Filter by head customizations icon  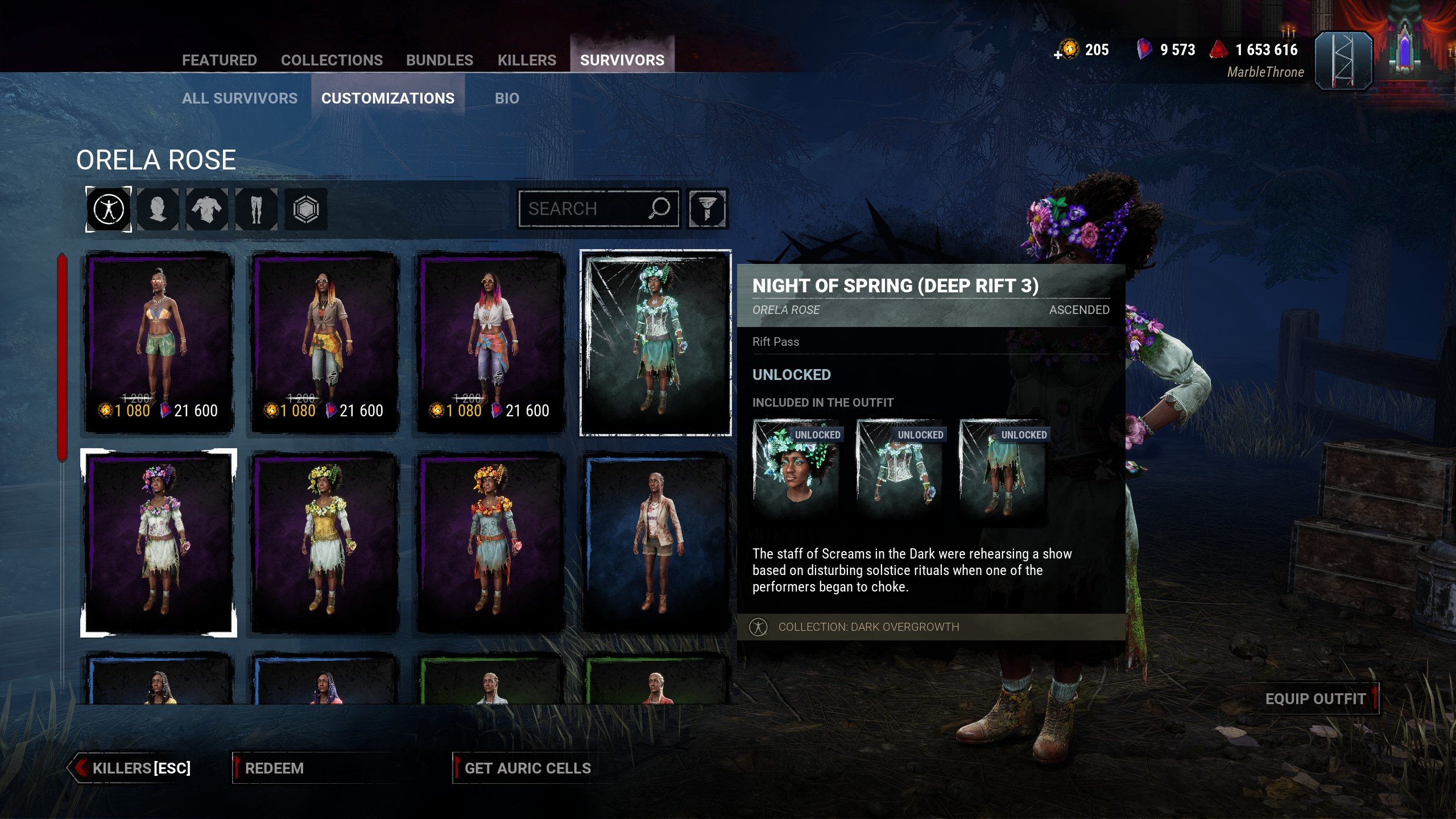tap(158, 209)
